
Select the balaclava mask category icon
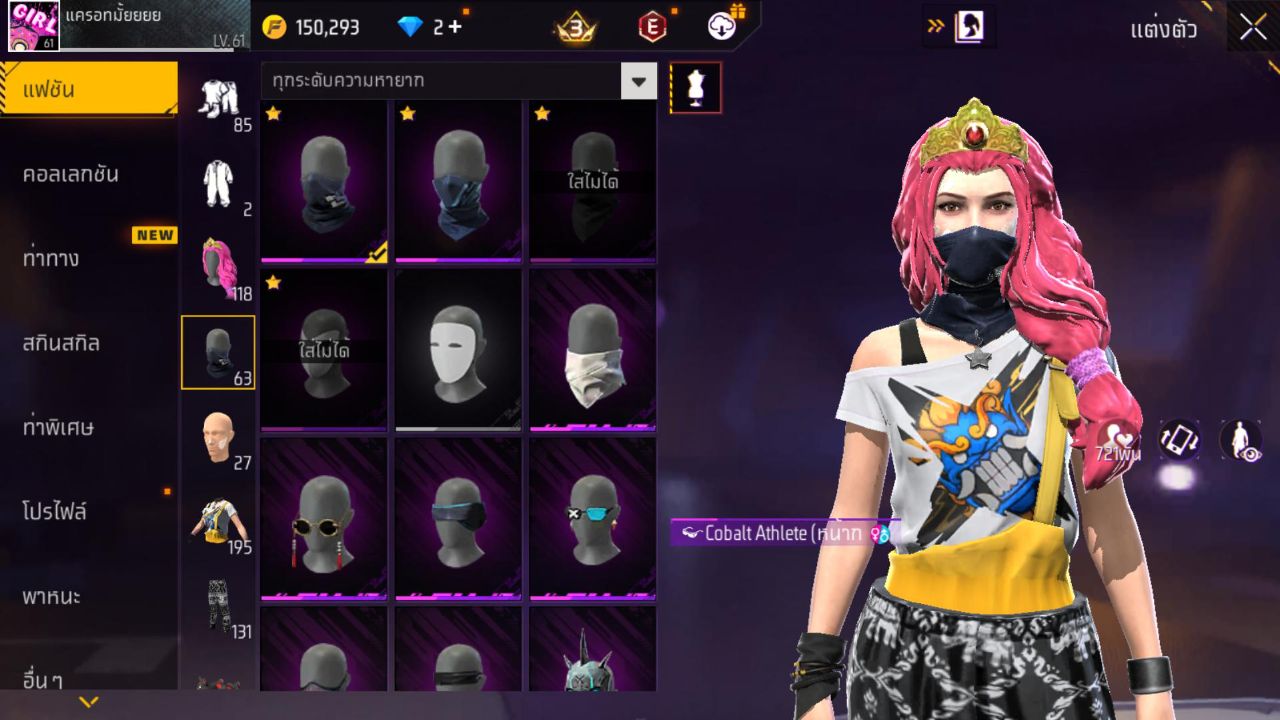tap(218, 352)
